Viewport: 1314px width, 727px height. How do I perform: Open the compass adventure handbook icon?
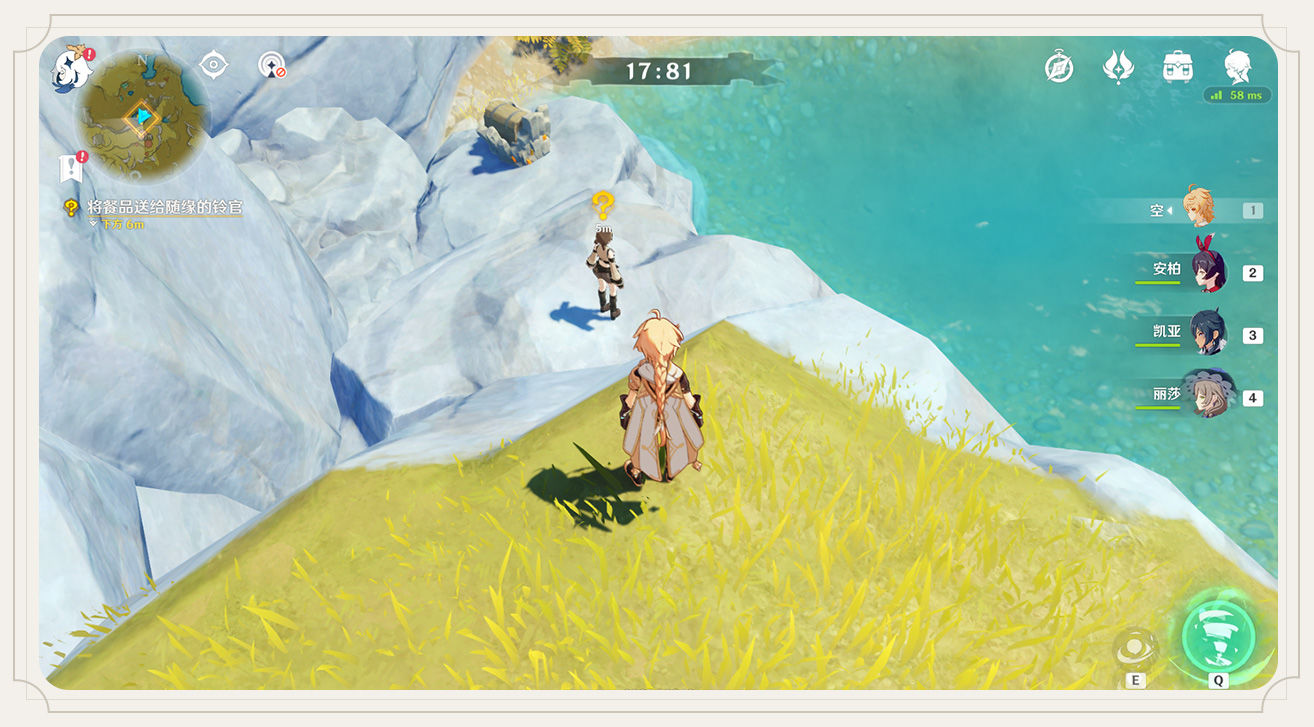coord(1059,68)
